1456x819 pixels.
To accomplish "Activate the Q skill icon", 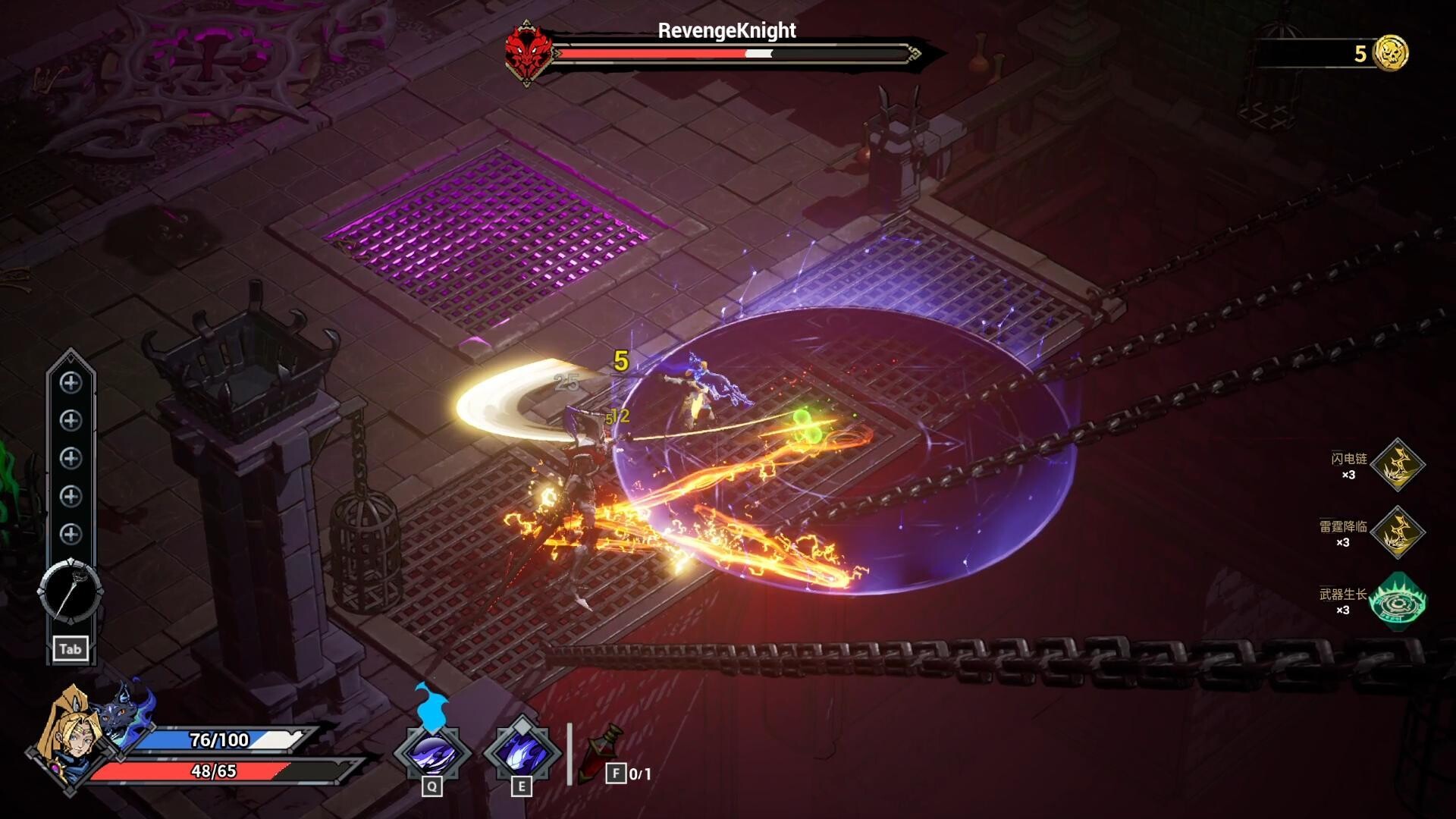I will point(432,753).
